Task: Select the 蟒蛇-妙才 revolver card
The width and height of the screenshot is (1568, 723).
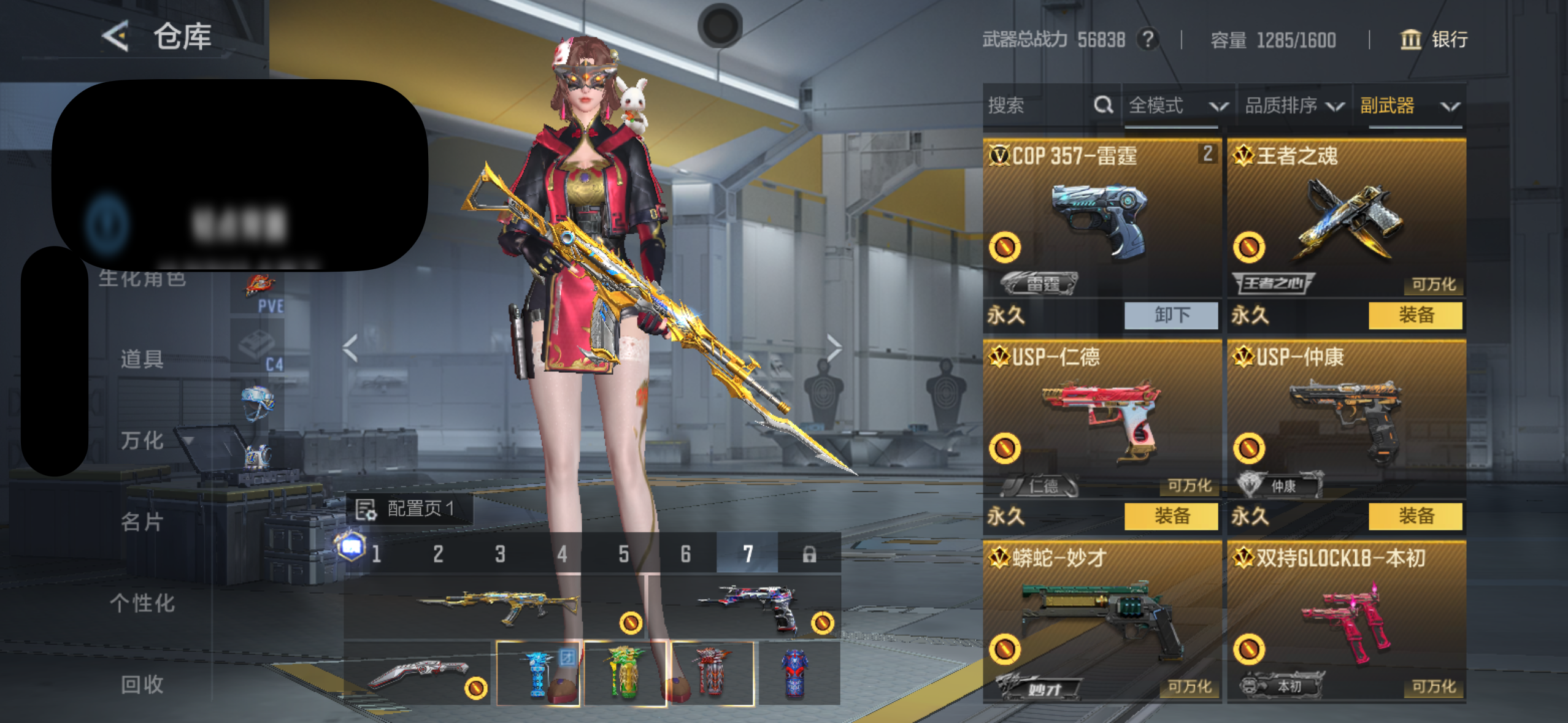Action: pos(1101,619)
